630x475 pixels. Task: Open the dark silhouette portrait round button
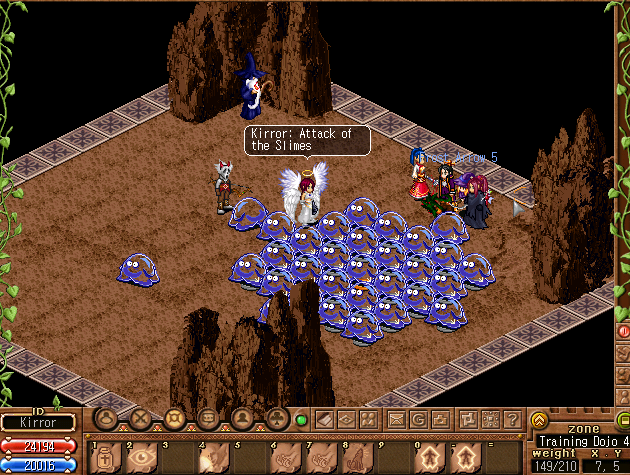tap(244, 418)
